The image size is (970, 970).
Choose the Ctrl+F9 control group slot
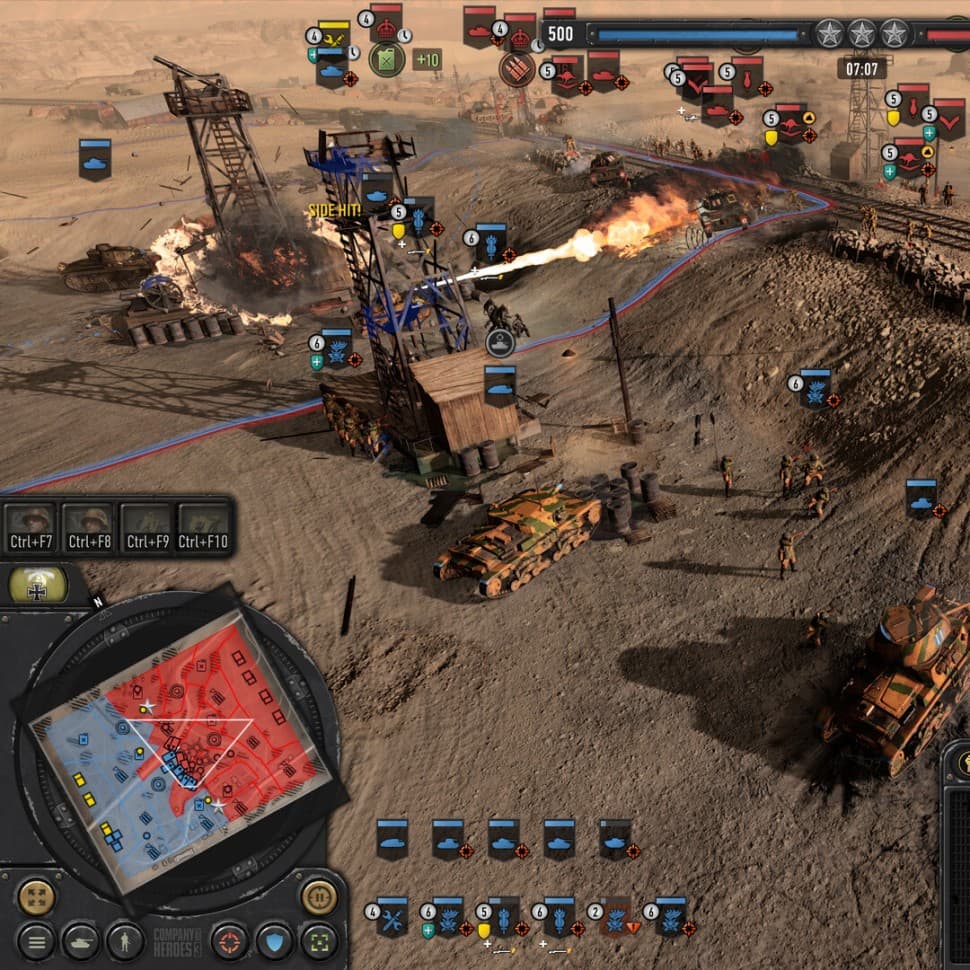146,527
